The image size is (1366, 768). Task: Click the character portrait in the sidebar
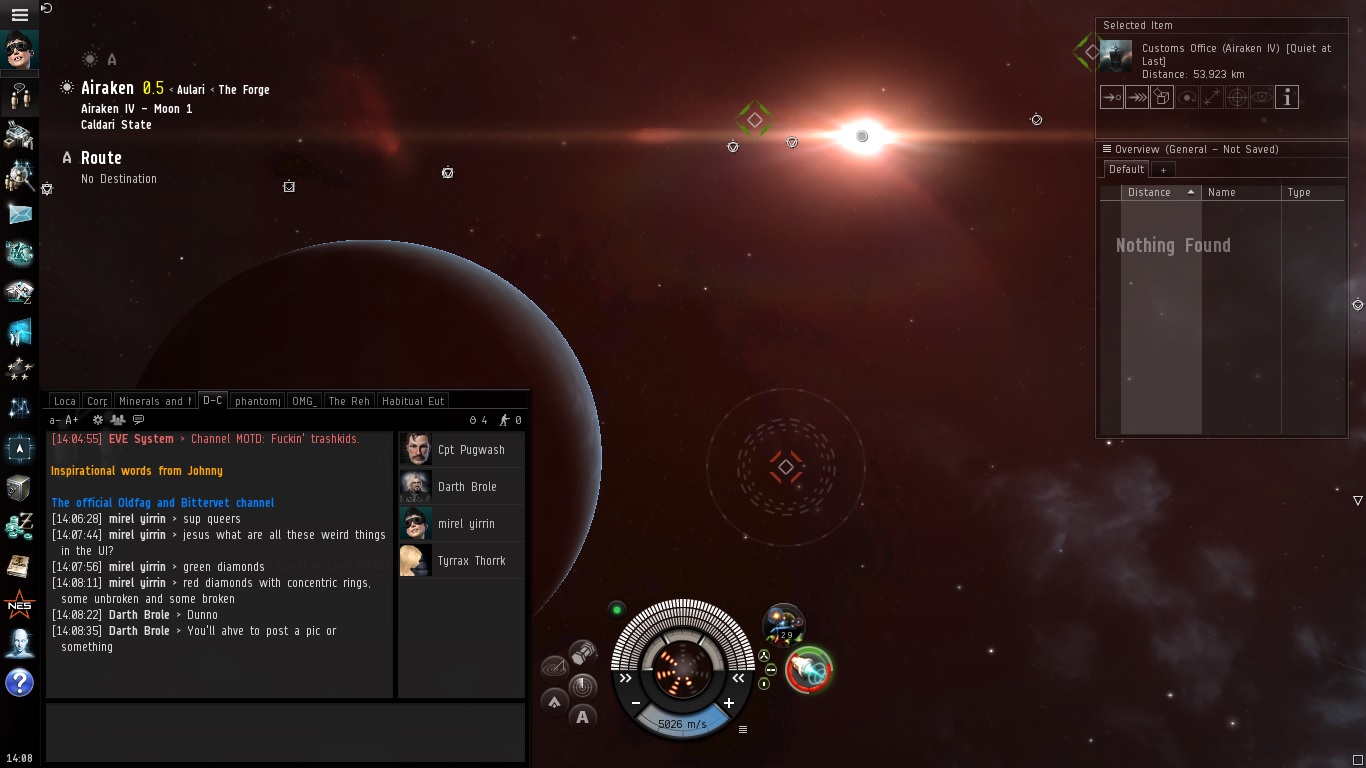pos(20,51)
